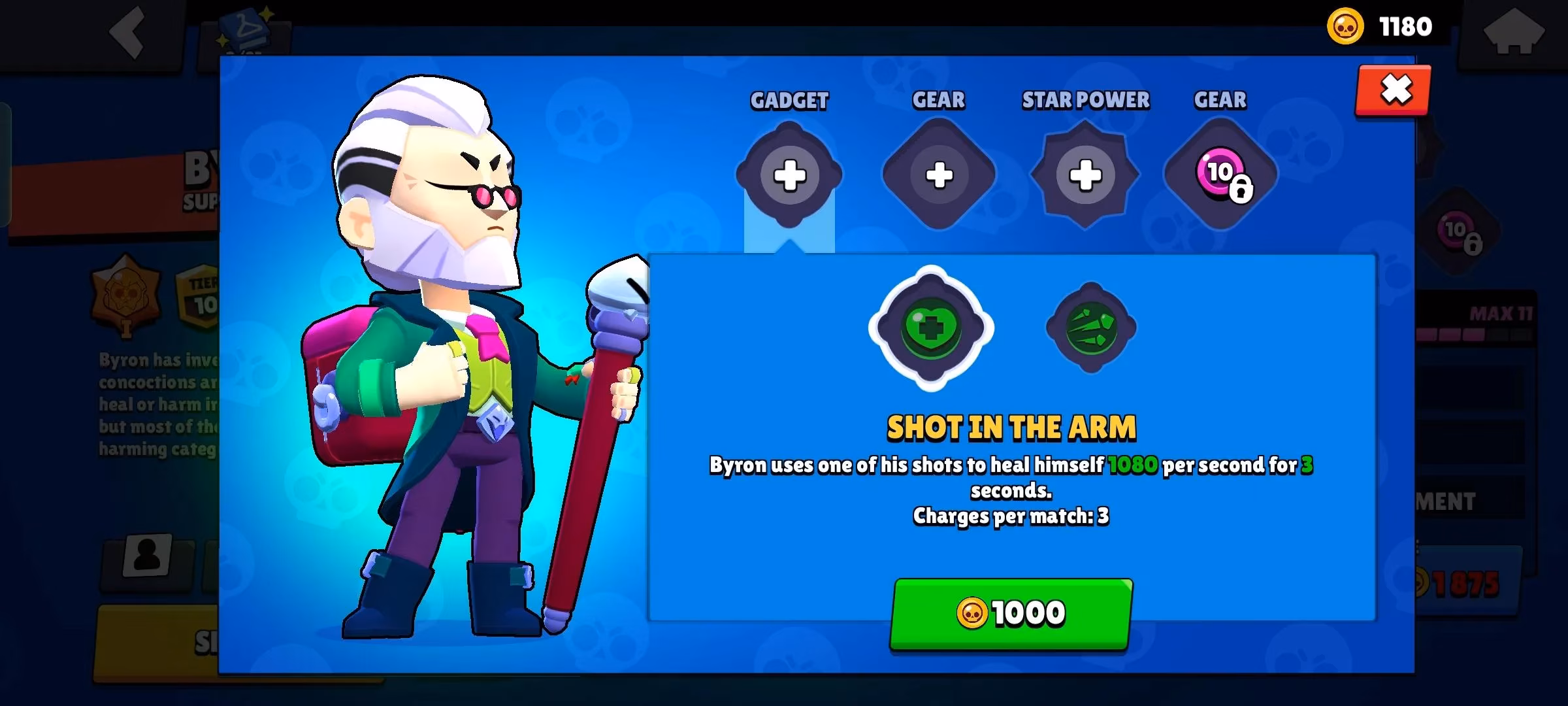Expand the second GEAR slot header
Image resolution: width=1568 pixels, height=706 pixels.
(1219, 99)
